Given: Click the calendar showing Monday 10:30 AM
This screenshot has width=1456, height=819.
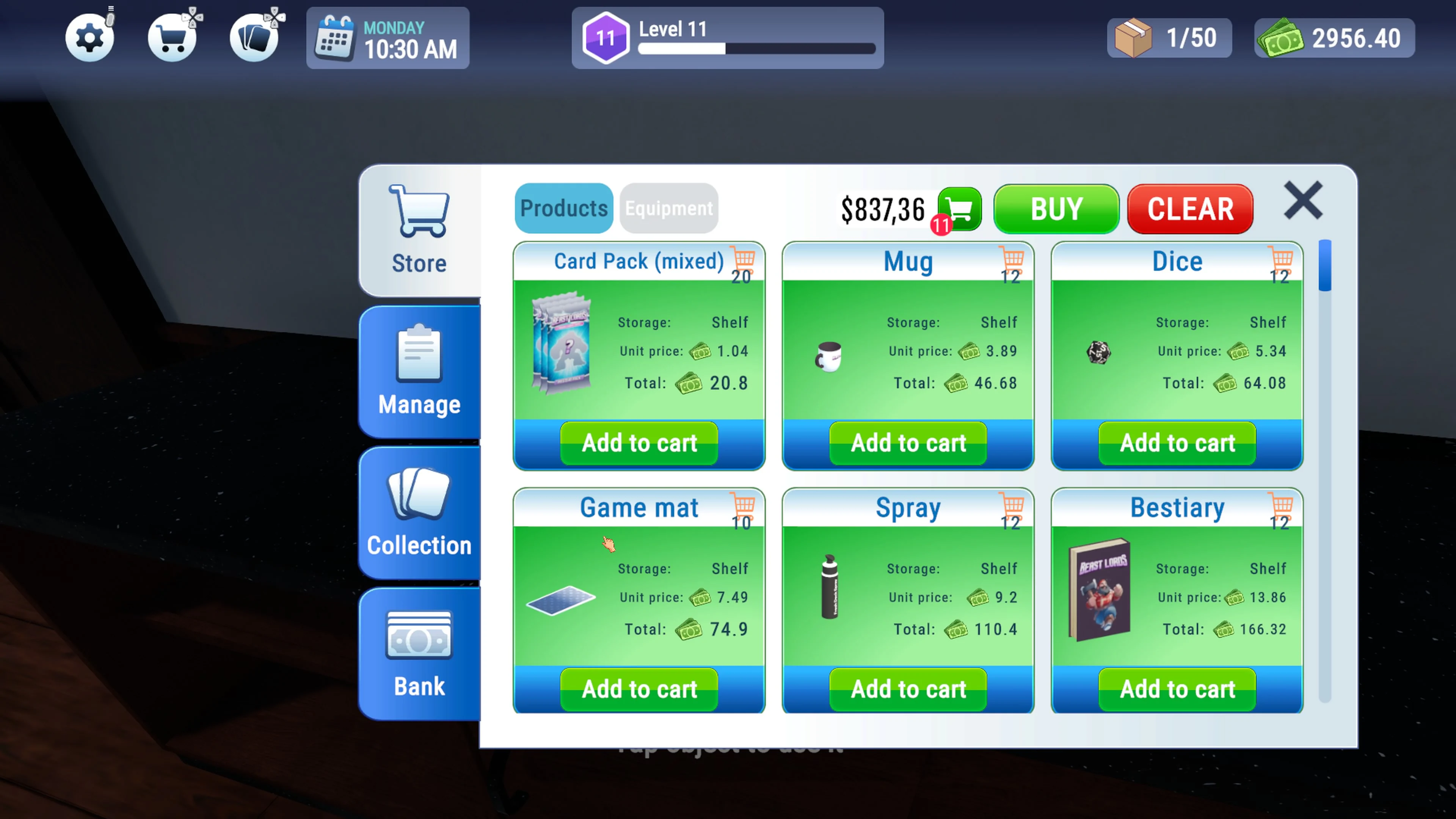Looking at the screenshot, I should point(388,38).
